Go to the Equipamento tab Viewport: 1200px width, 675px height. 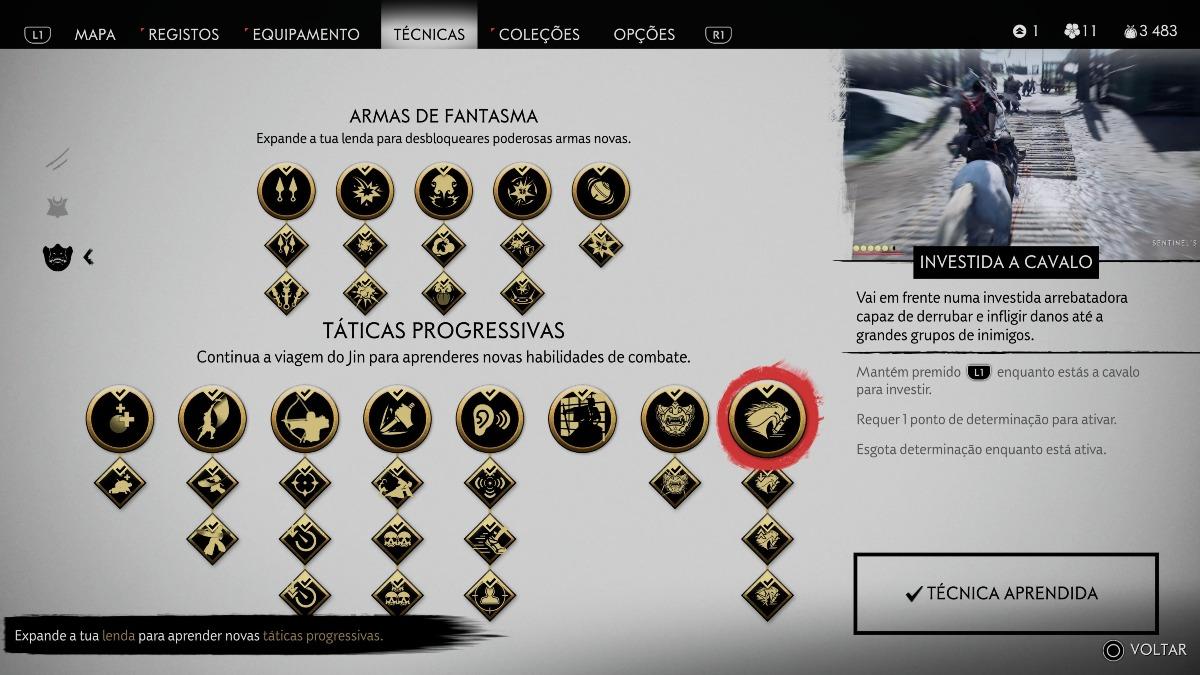coord(305,34)
